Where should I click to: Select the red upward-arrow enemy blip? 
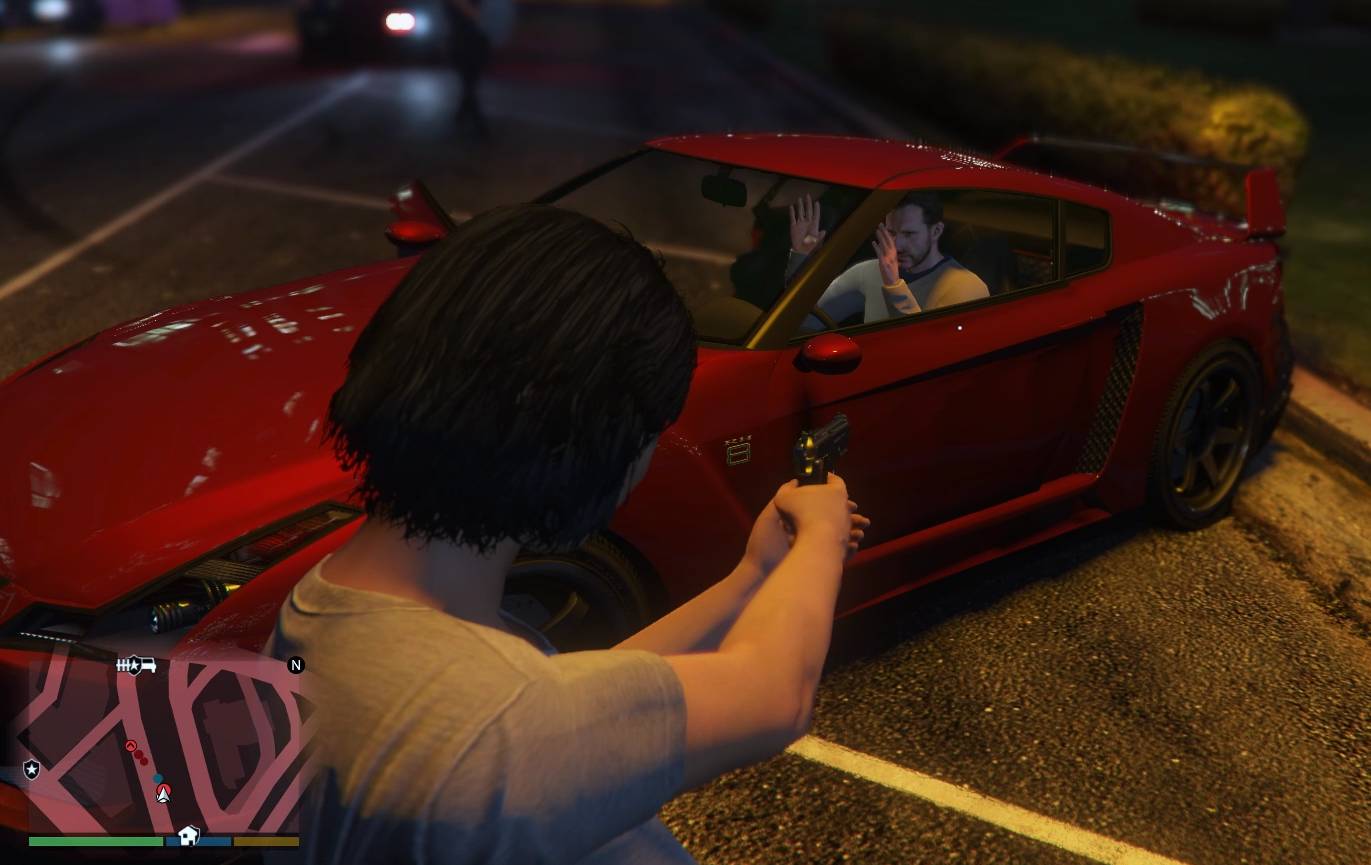[130, 746]
